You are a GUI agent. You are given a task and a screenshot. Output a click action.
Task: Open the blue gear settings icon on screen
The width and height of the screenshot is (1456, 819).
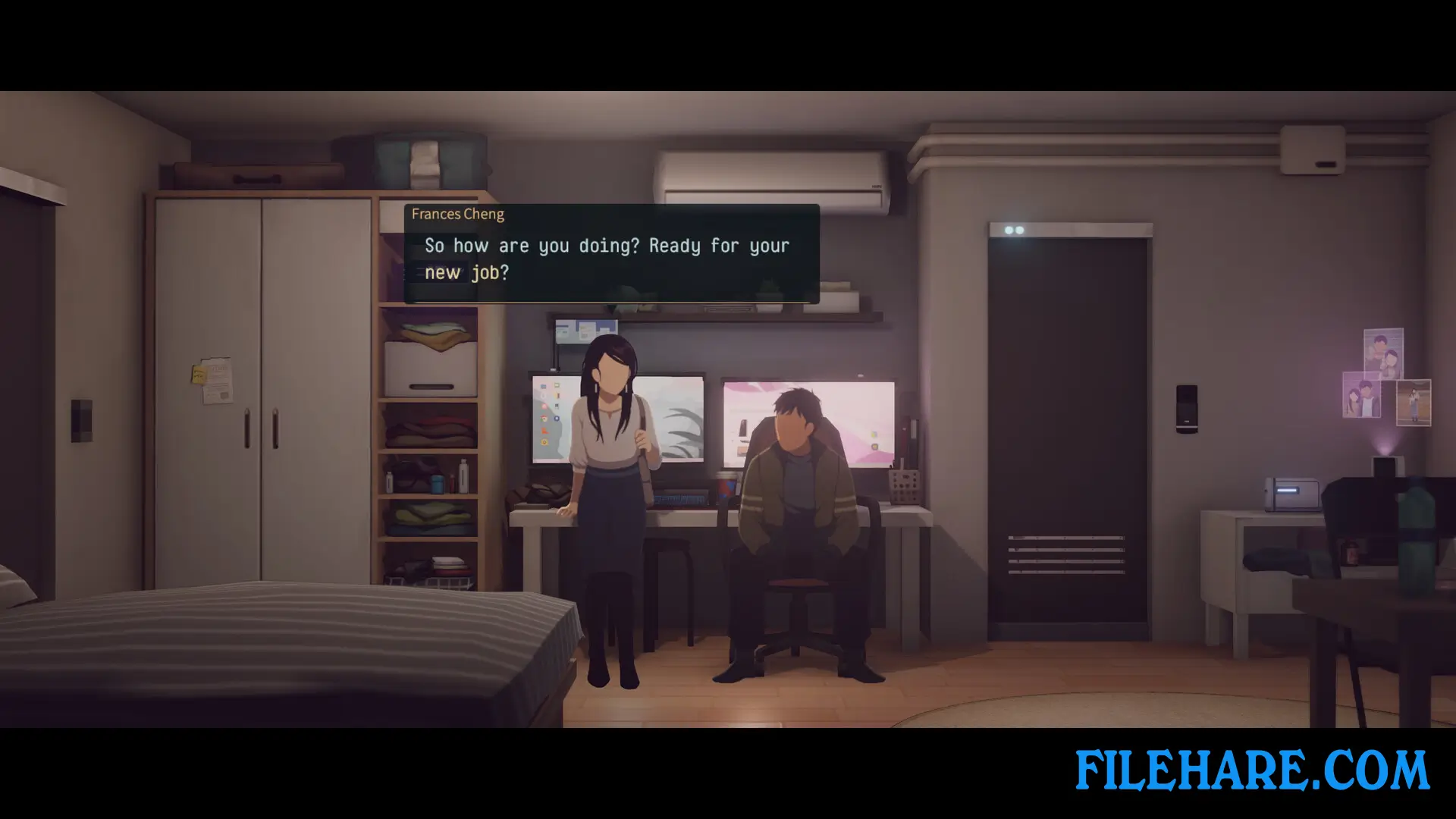coord(557,418)
